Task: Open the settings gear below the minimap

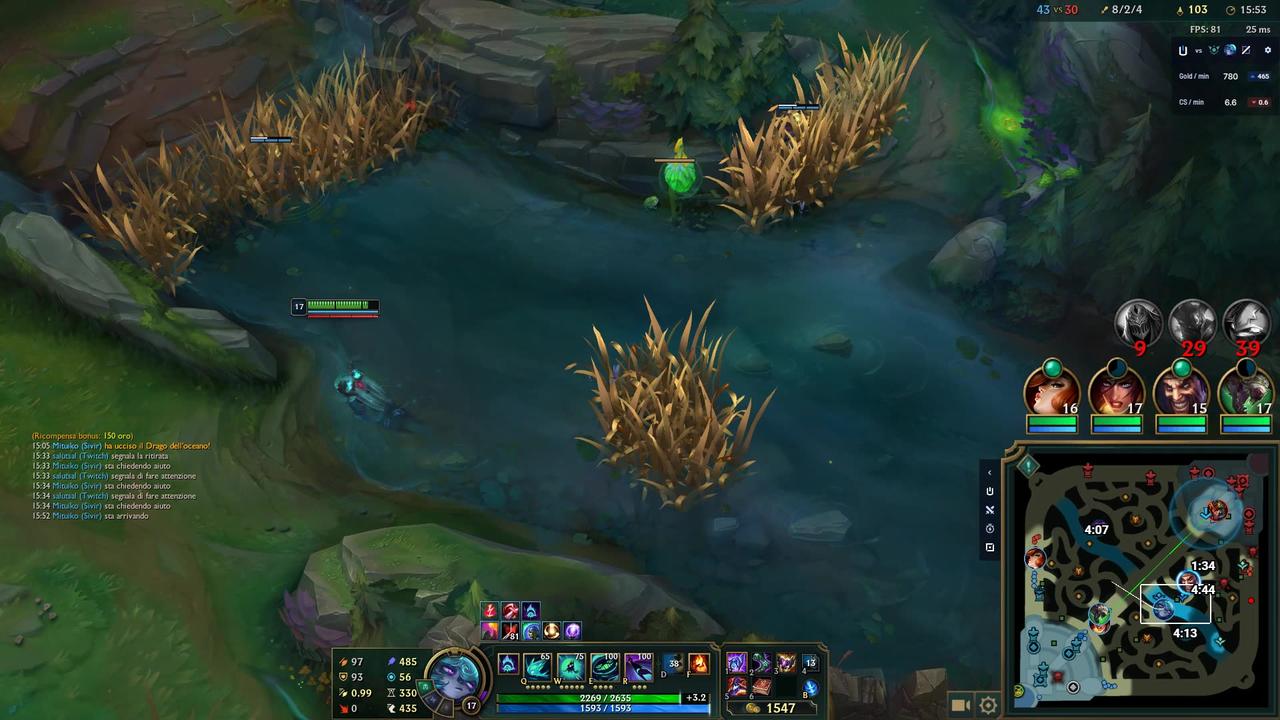Action: pos(988,704)
